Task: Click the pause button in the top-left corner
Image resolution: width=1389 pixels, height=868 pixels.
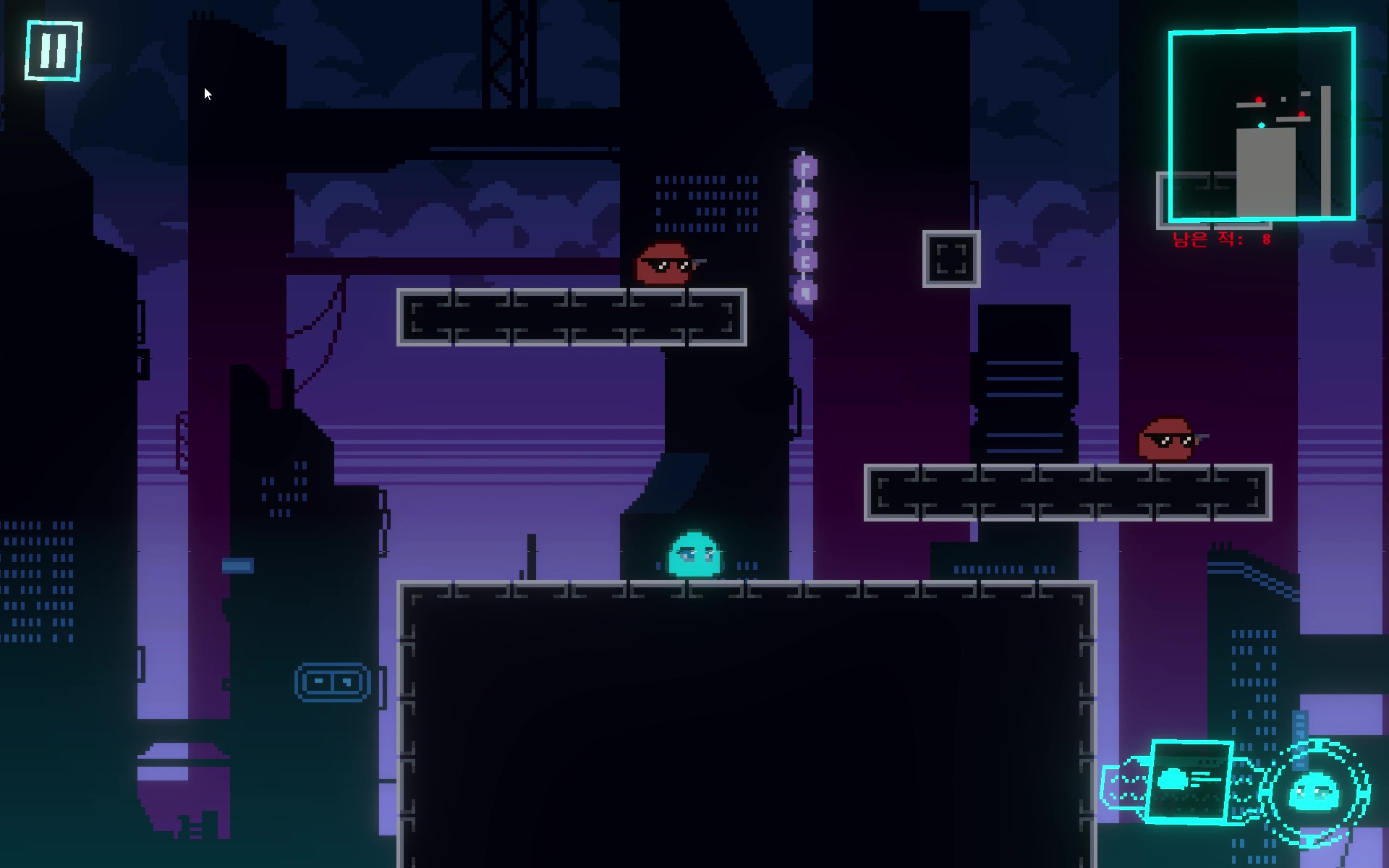Action: click(53, 49)
